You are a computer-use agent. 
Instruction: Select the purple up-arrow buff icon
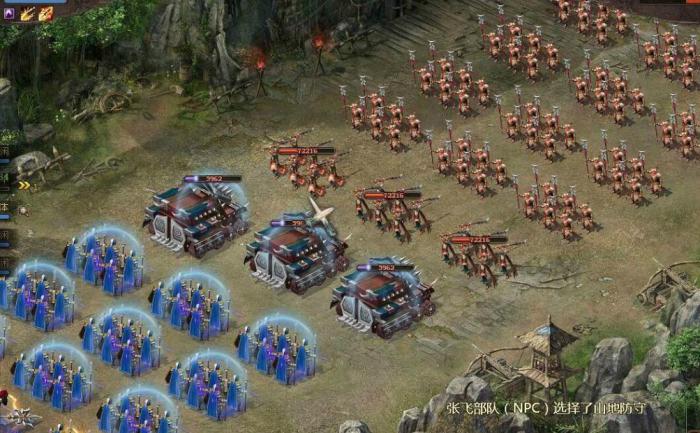[9, 13]
